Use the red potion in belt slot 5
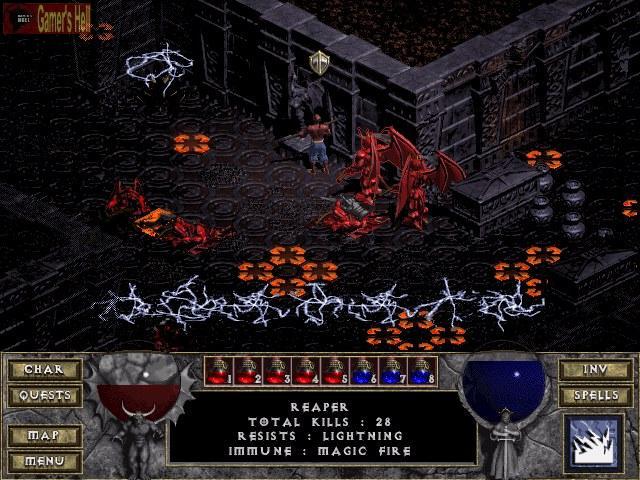Screen dimensions: 640x480 [x=334, y=372]
